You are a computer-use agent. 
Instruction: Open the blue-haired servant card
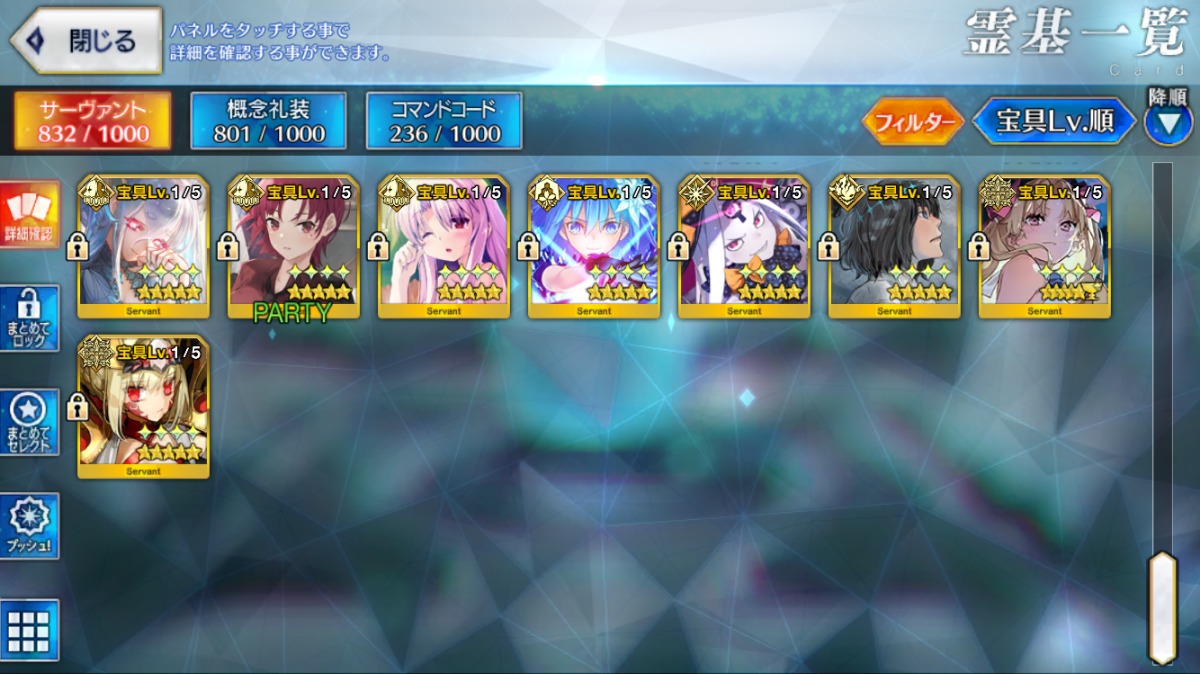pos(594,246)
